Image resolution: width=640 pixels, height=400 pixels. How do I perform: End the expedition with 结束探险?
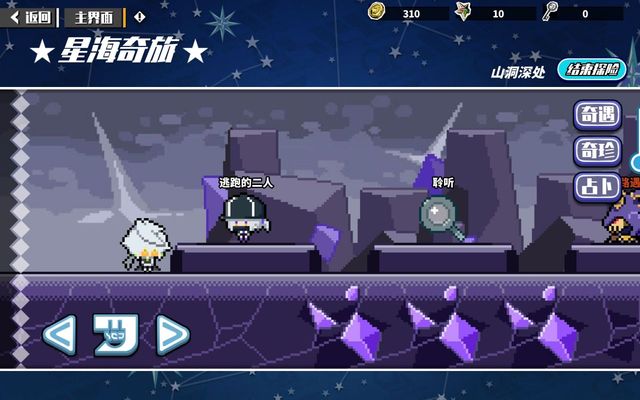point(591,70)
